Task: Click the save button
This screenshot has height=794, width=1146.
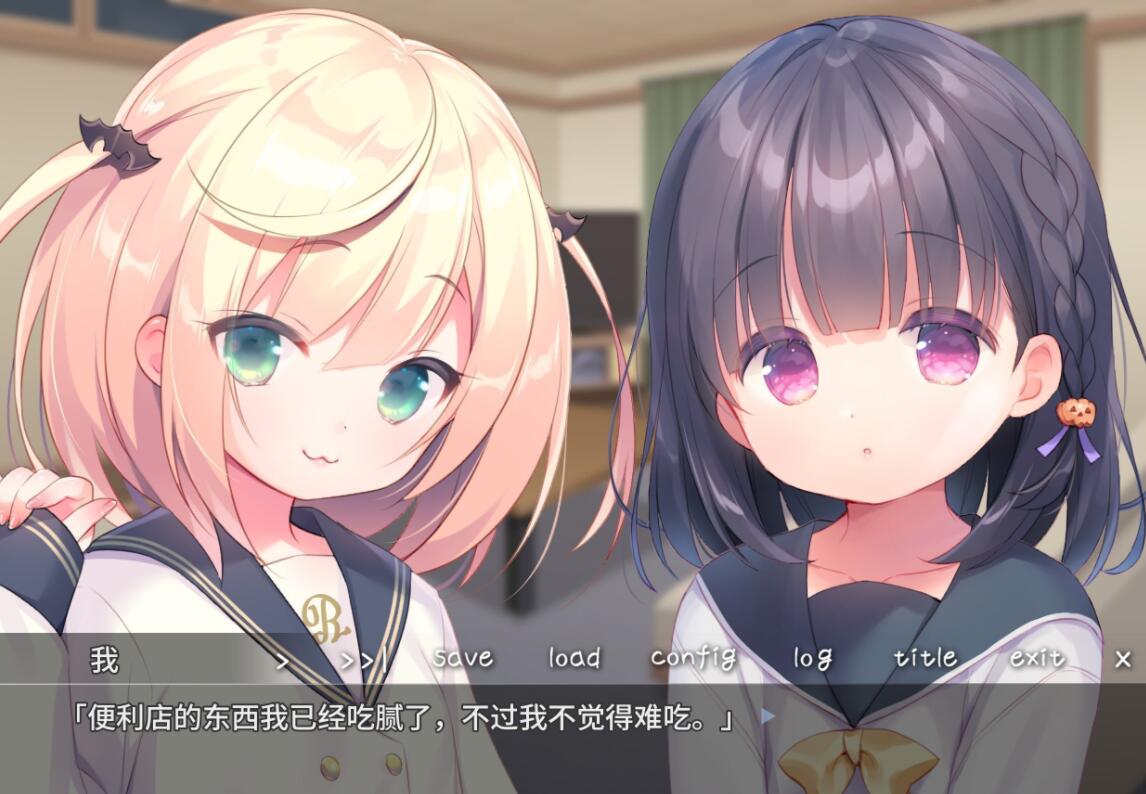Action: 463,658
